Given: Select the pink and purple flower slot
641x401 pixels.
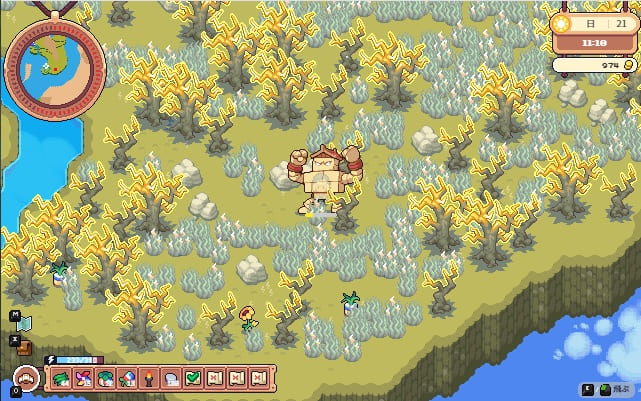Looking at the screenshot, I should [85, 378].
